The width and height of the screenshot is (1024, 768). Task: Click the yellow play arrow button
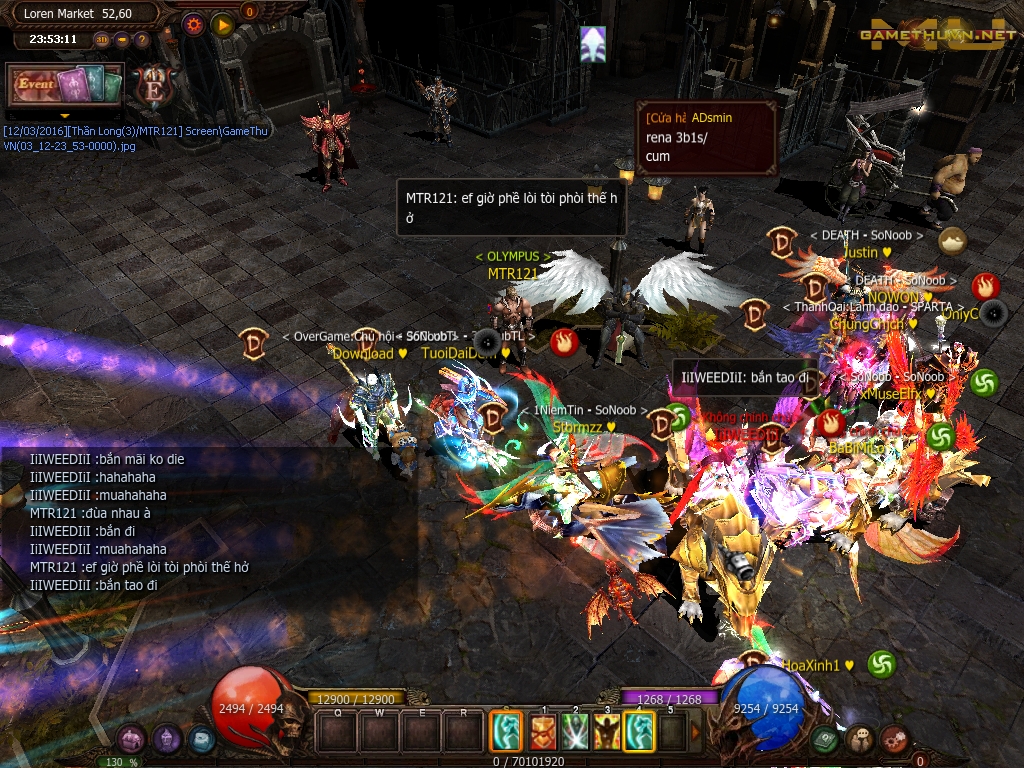tap(222, 25)
